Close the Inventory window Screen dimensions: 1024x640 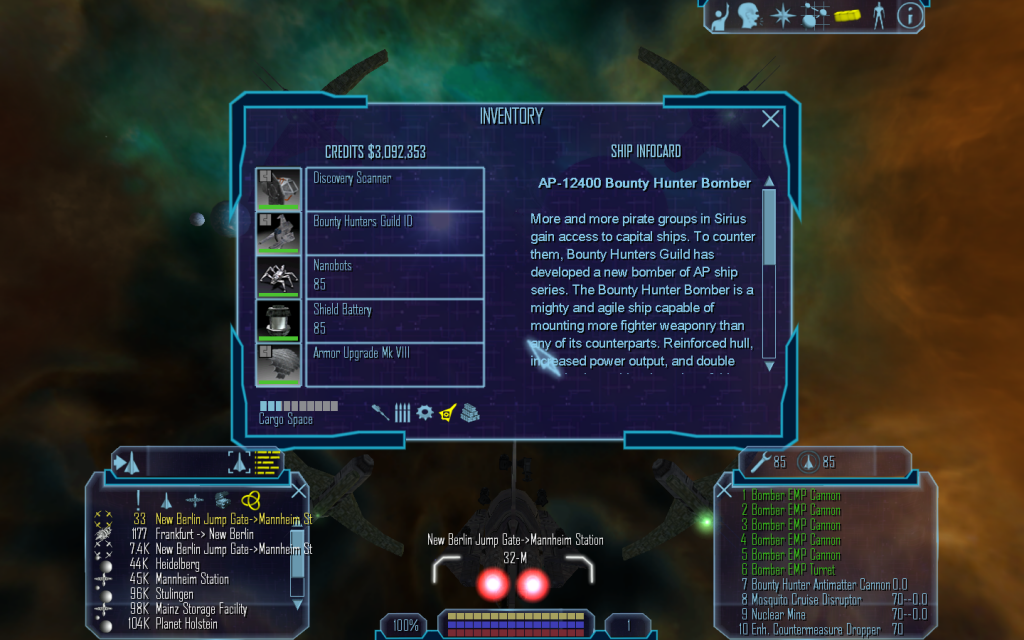(771, 119)
